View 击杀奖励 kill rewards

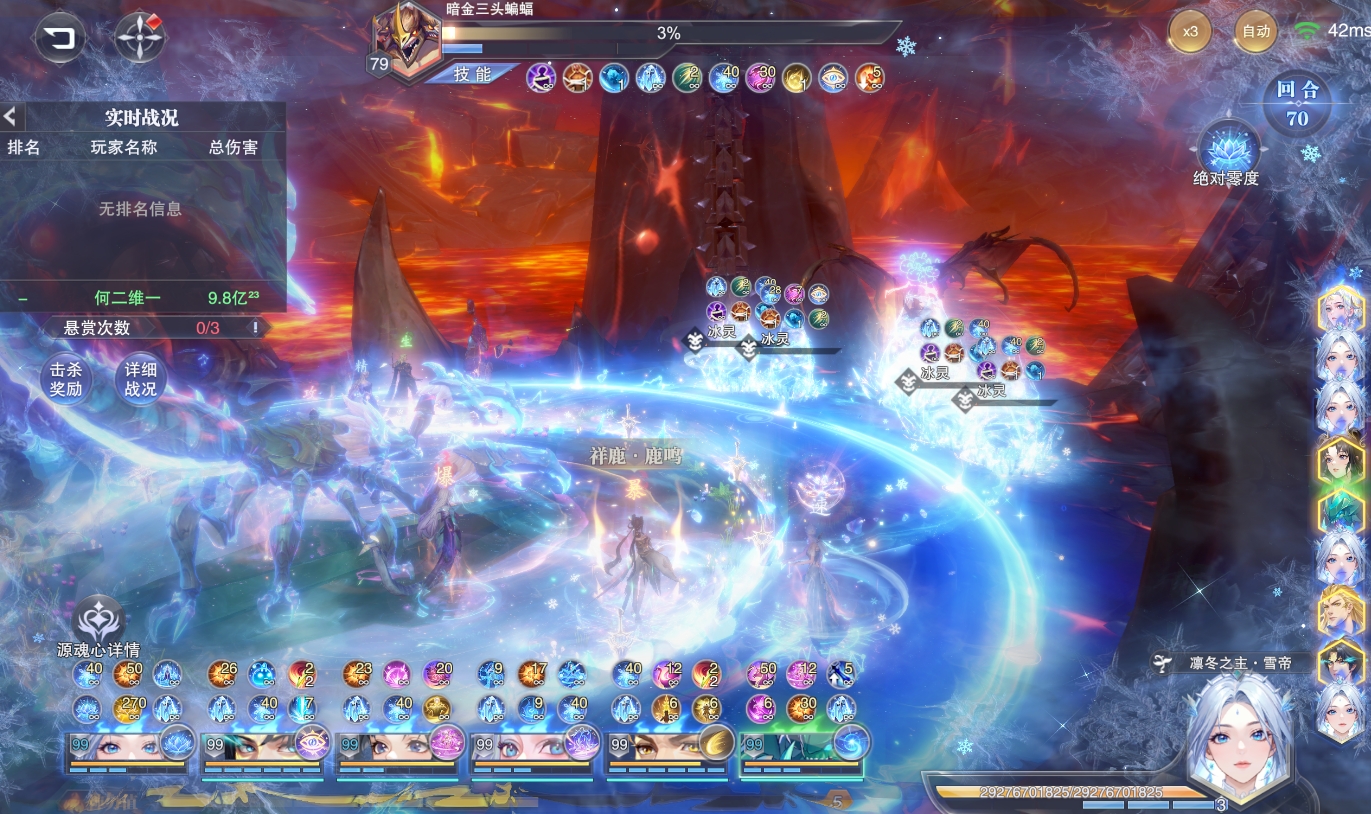66,380
